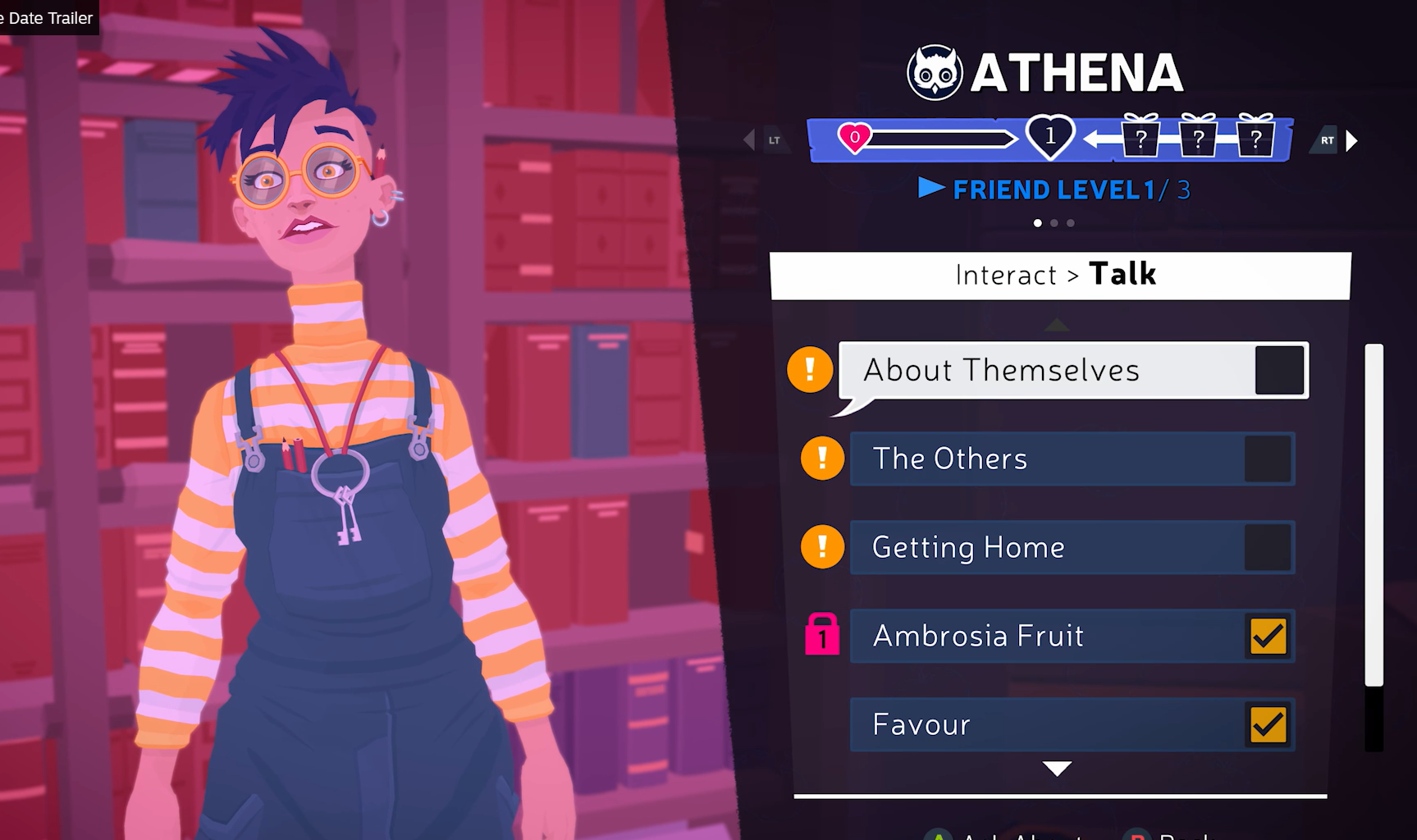Click the Athena owl icon
The width and height of the screenshot is (1417, 840).
[x=935, y=73]
